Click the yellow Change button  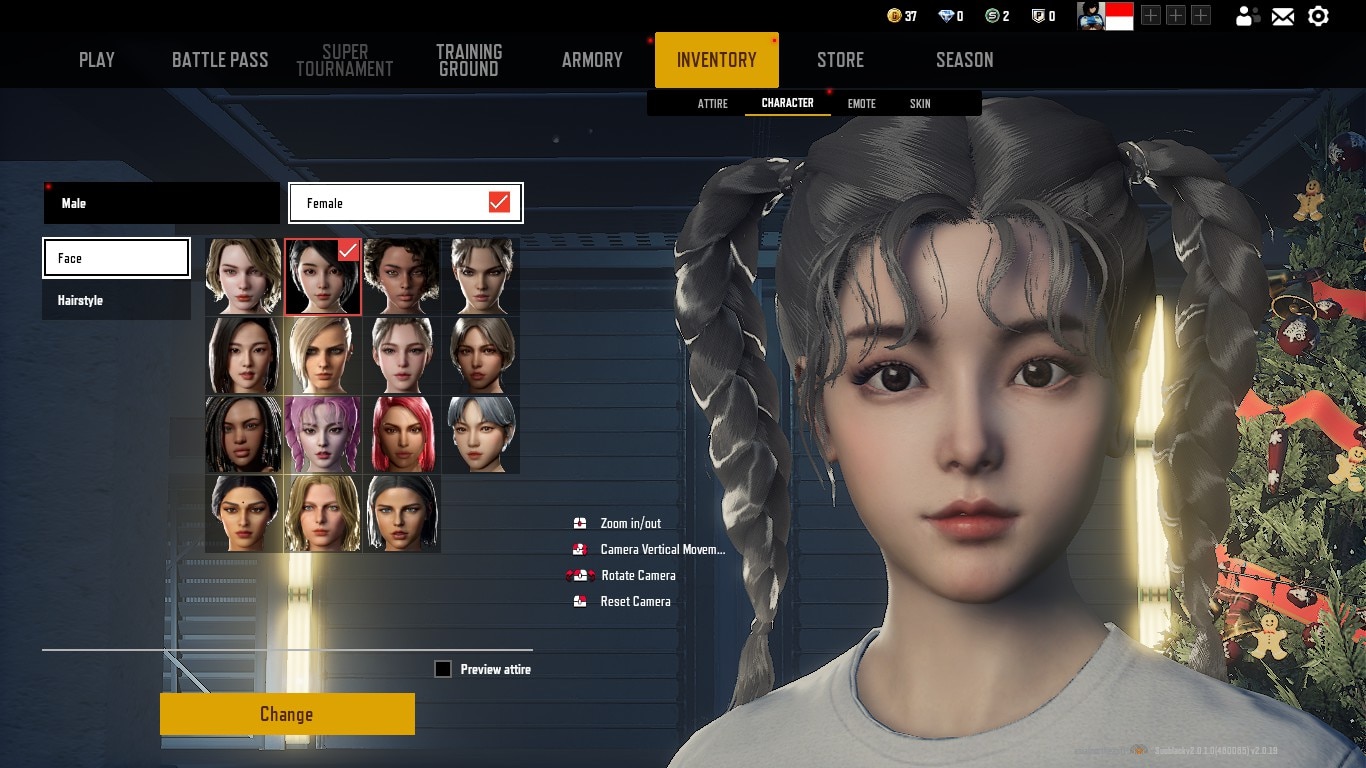pyautogui.click(x=287, y=714)
